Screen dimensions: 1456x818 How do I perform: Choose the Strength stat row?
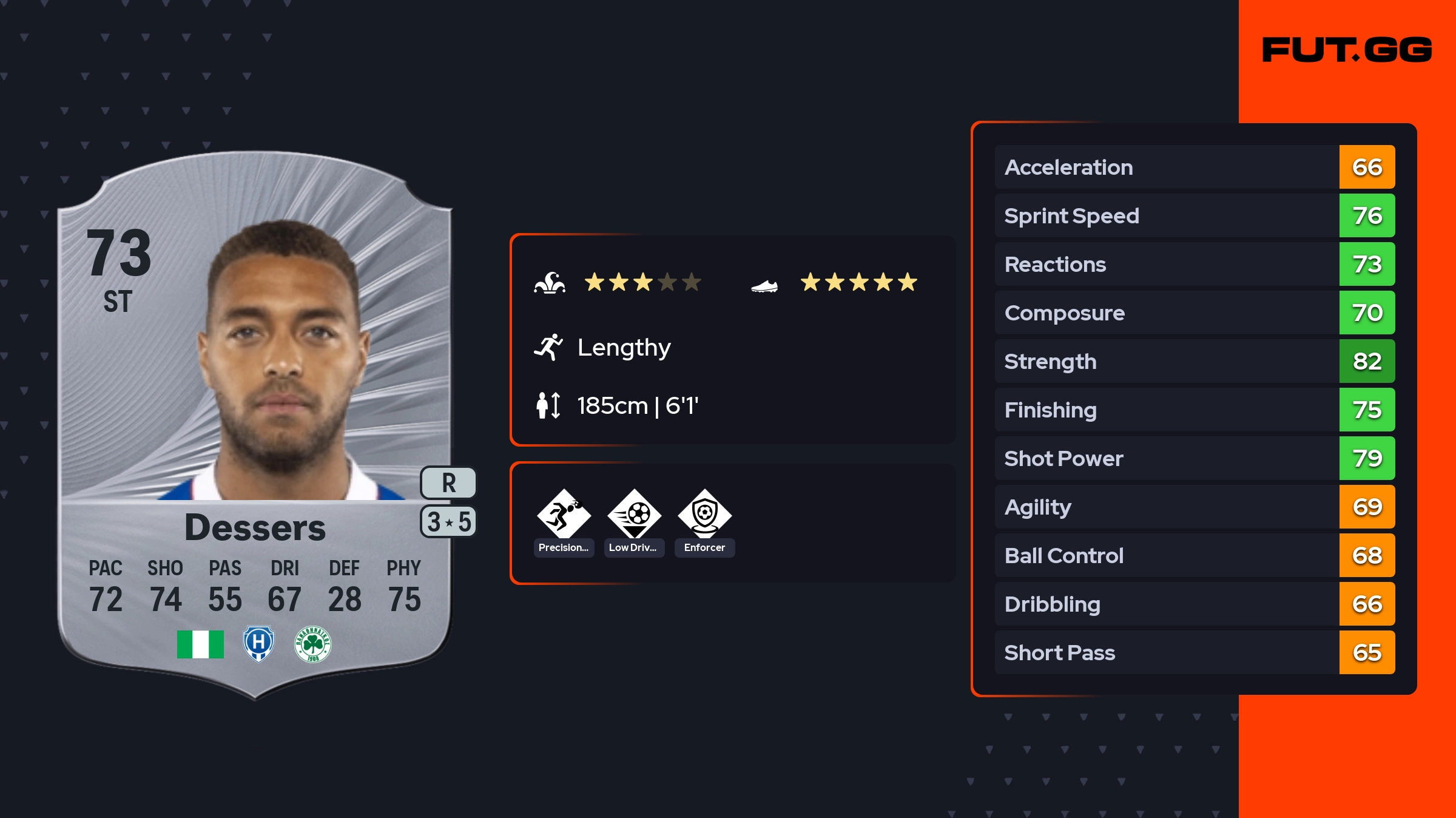[x=1194, y=361]
